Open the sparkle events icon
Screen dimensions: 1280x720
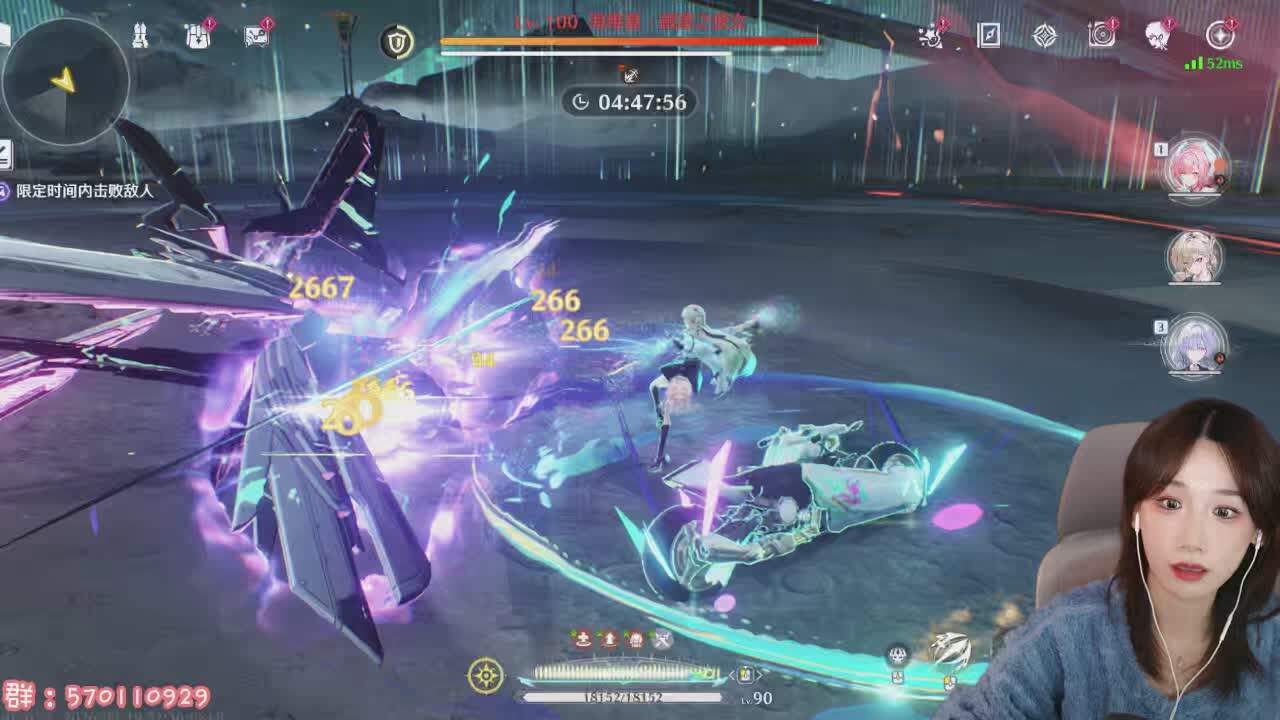tap(931, 36)
